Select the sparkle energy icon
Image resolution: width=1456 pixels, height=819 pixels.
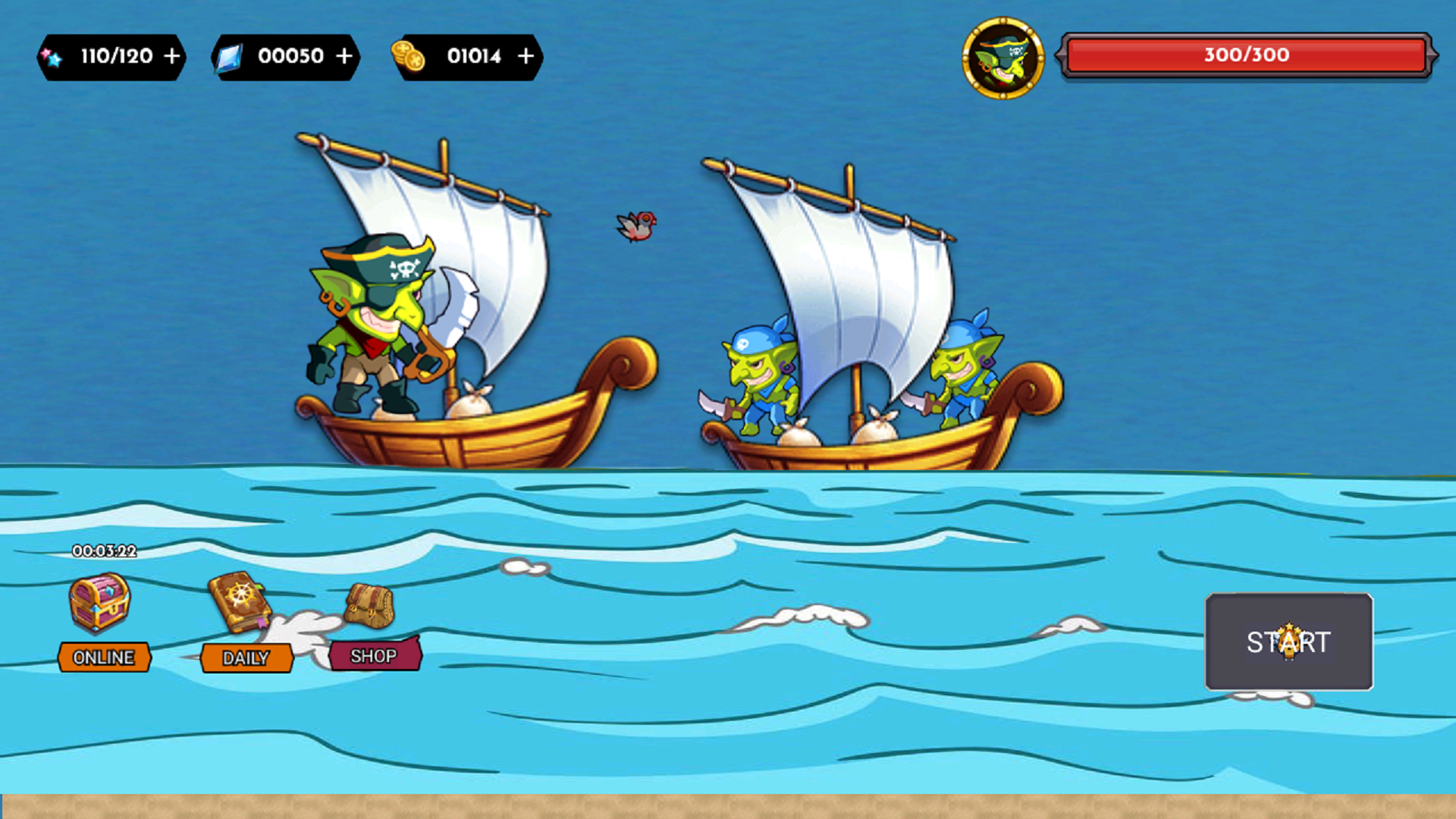click(x=52, y=55)
